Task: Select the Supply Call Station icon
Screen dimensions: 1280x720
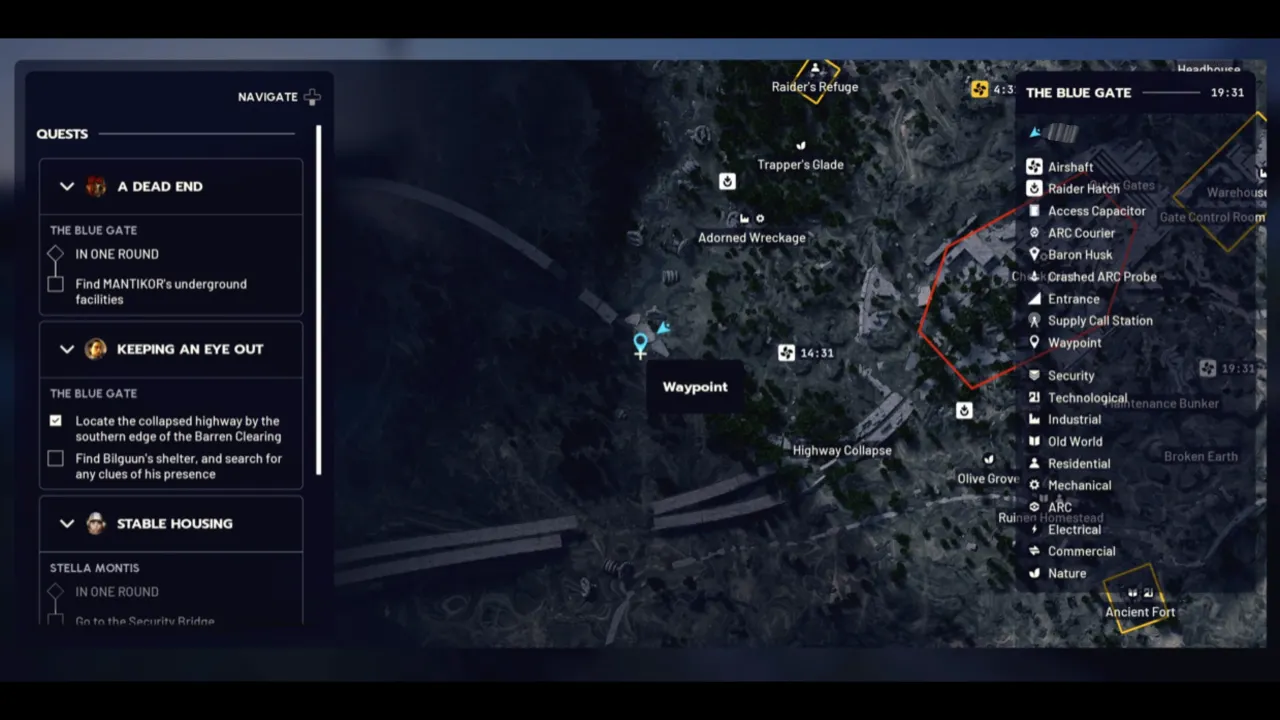Action: click(x=1034, y=320)
